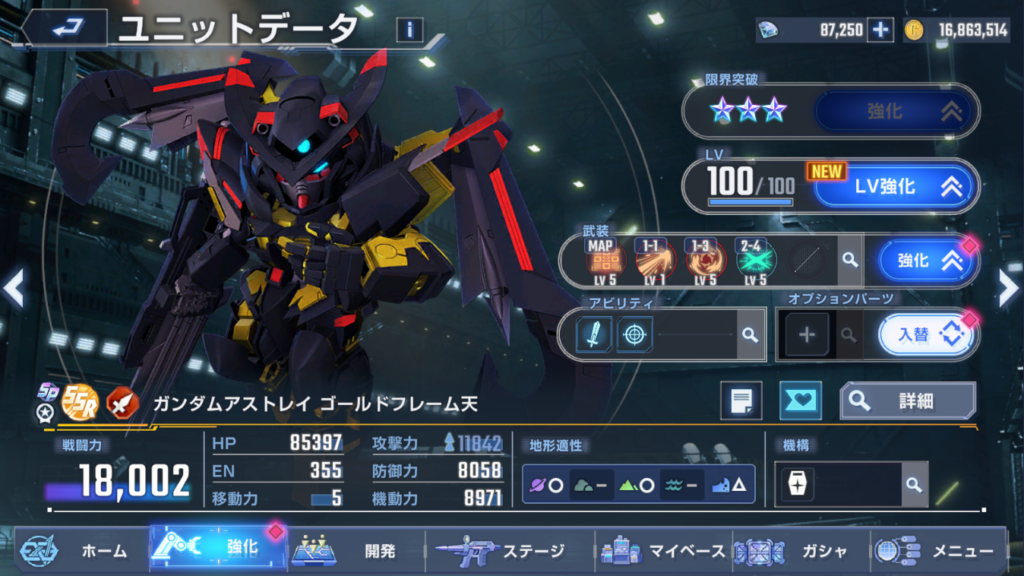Swap option parts with the 入替 button
The height and width of the screenshot is (576, 1024).
click(926, 334)
